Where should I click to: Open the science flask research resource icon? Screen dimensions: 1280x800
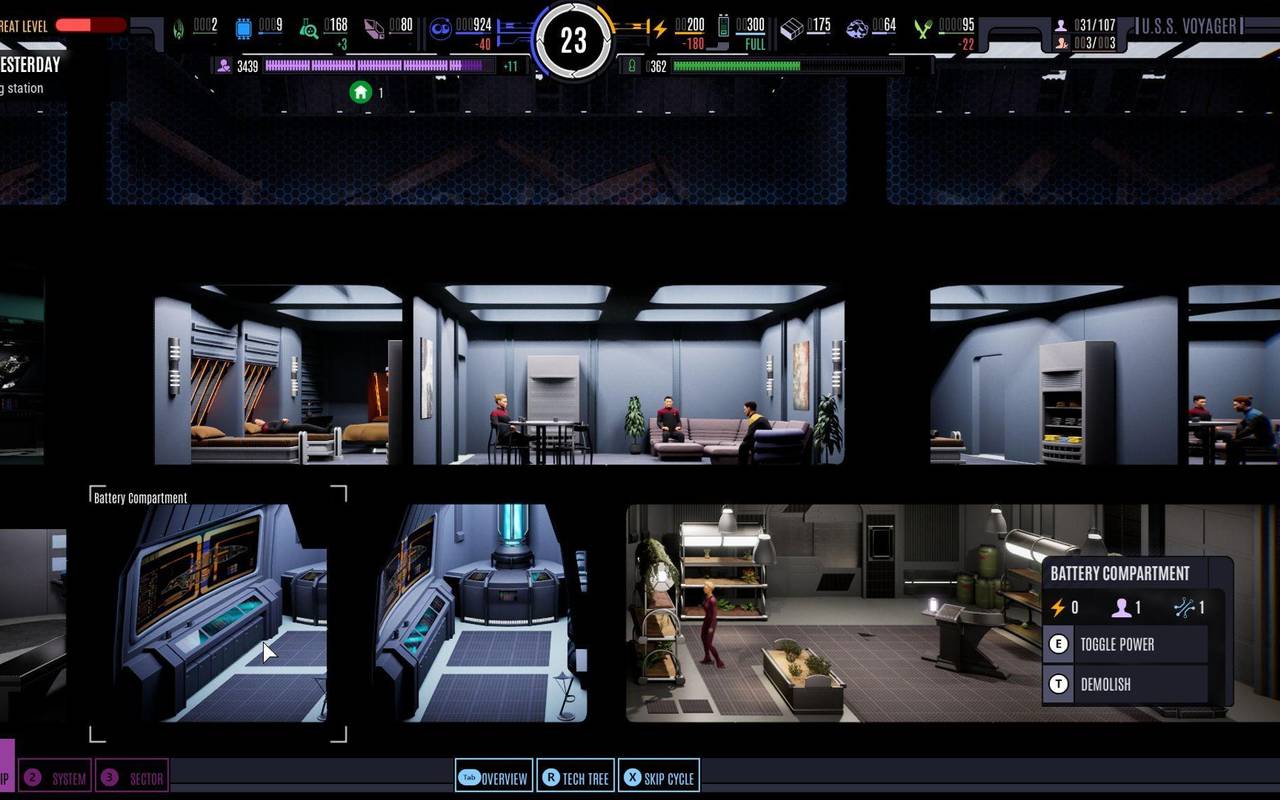310,27
